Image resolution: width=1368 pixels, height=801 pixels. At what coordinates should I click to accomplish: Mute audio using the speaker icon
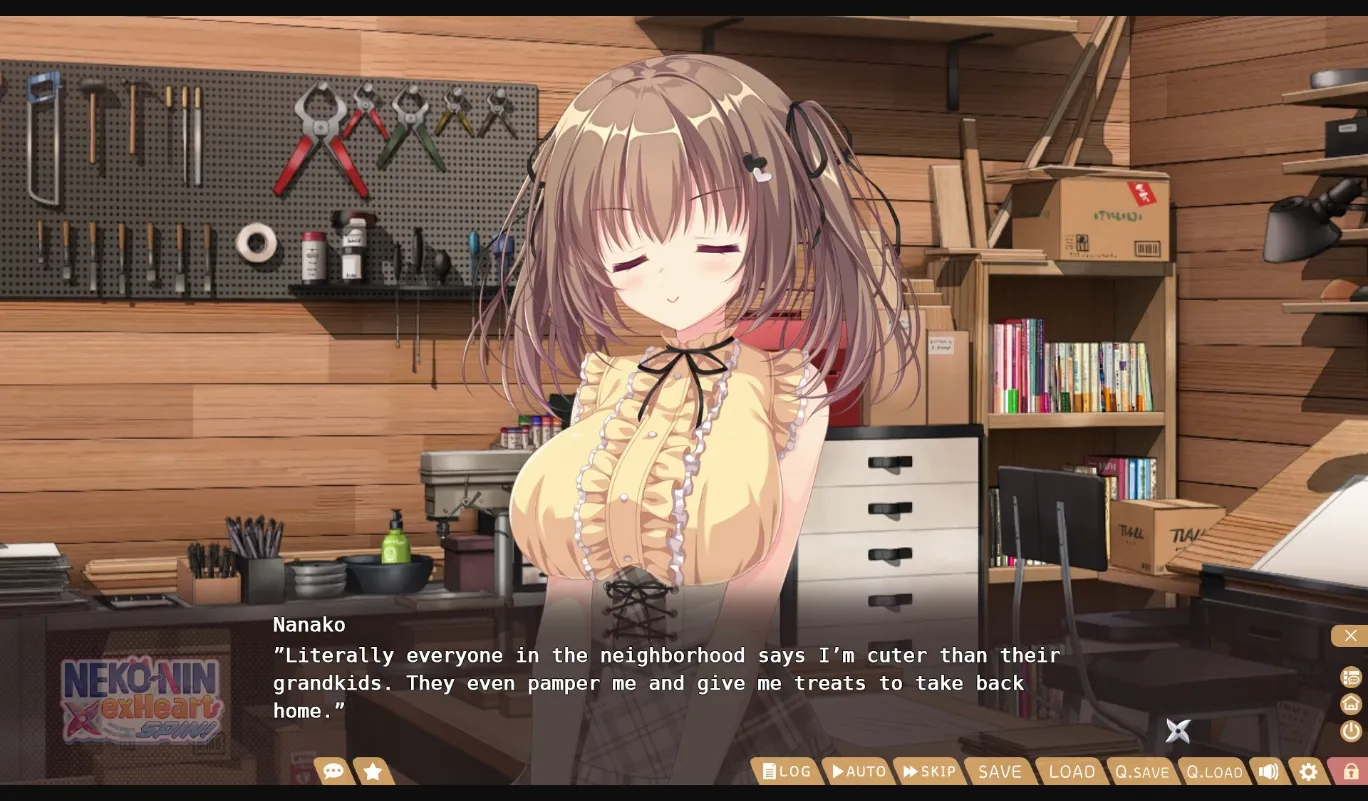(1268, 771)
